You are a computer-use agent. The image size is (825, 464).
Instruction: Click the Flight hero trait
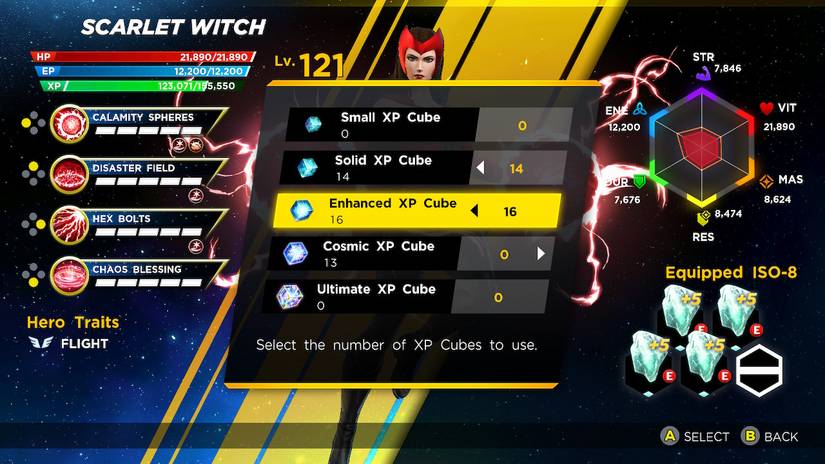[82, 344]
